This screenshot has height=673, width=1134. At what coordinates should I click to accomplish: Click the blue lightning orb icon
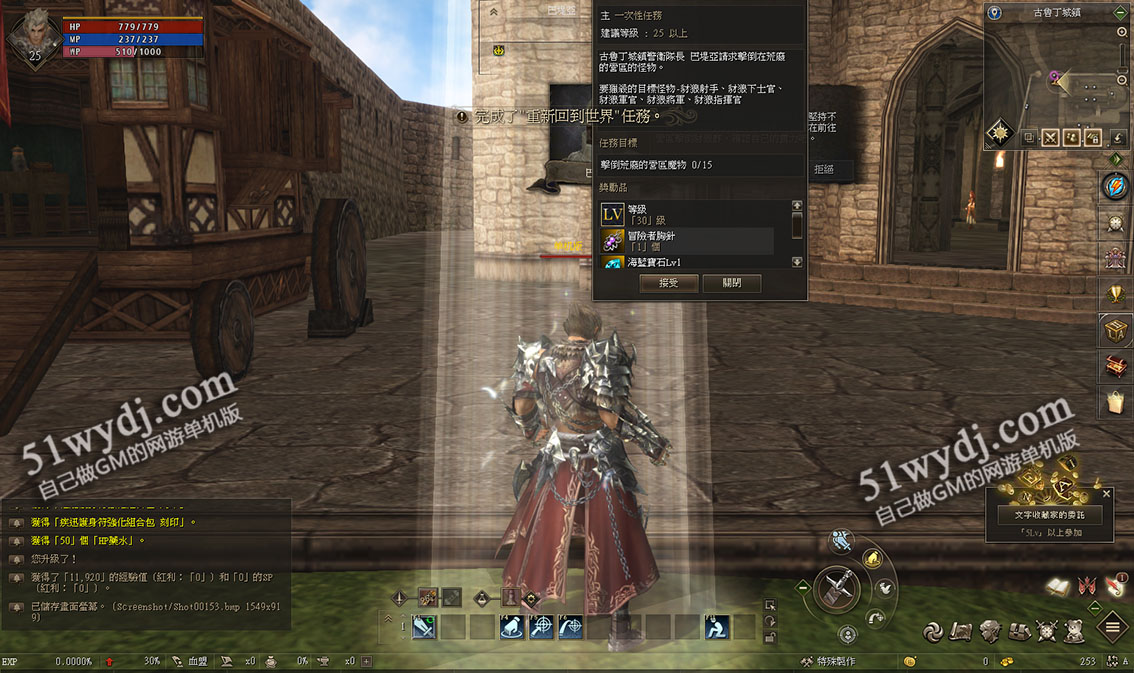tap(1115, 186)
